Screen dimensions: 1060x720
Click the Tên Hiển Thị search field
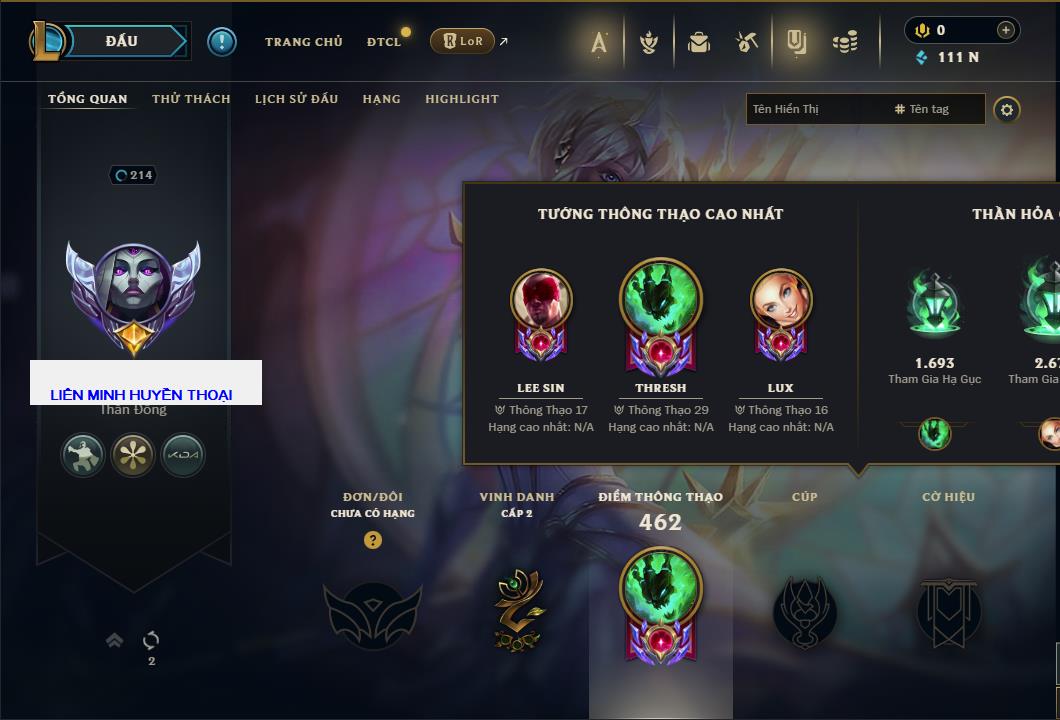point(815,109)
